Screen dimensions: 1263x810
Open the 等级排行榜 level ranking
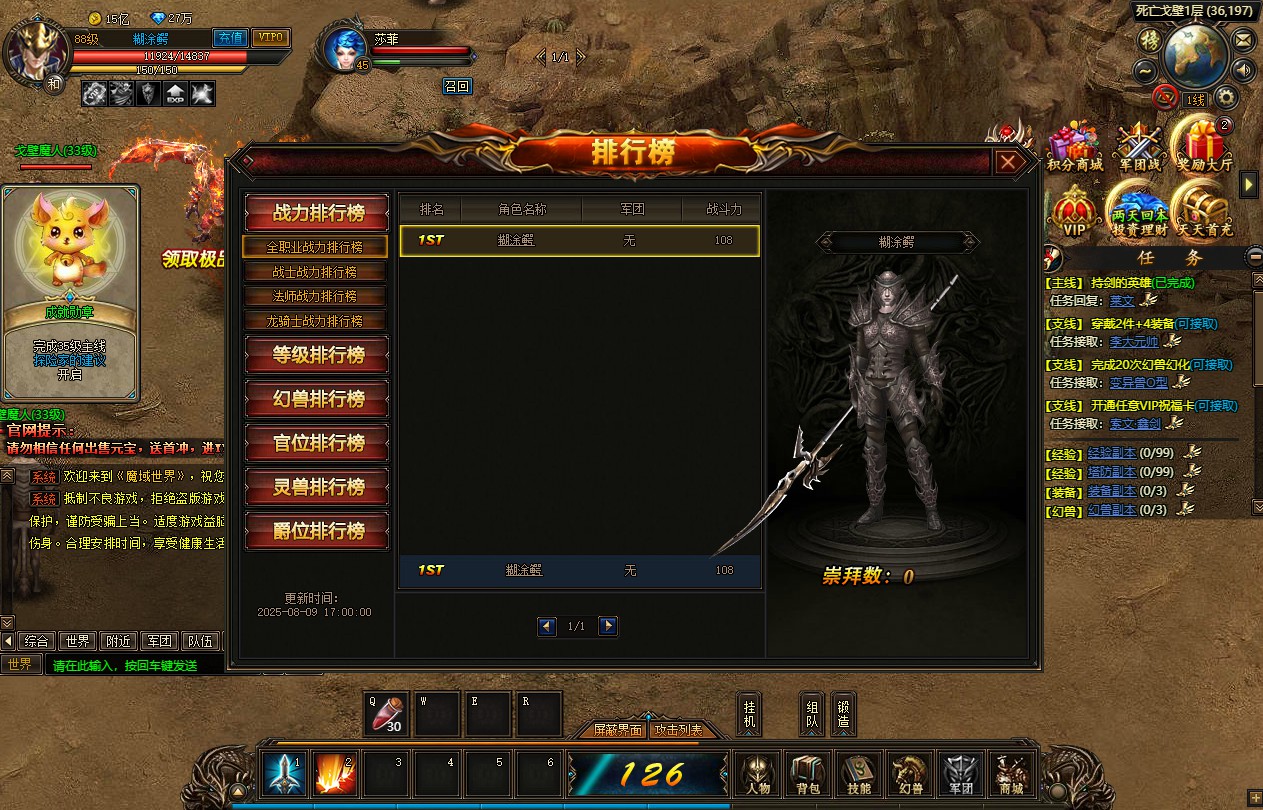(317, 355)
